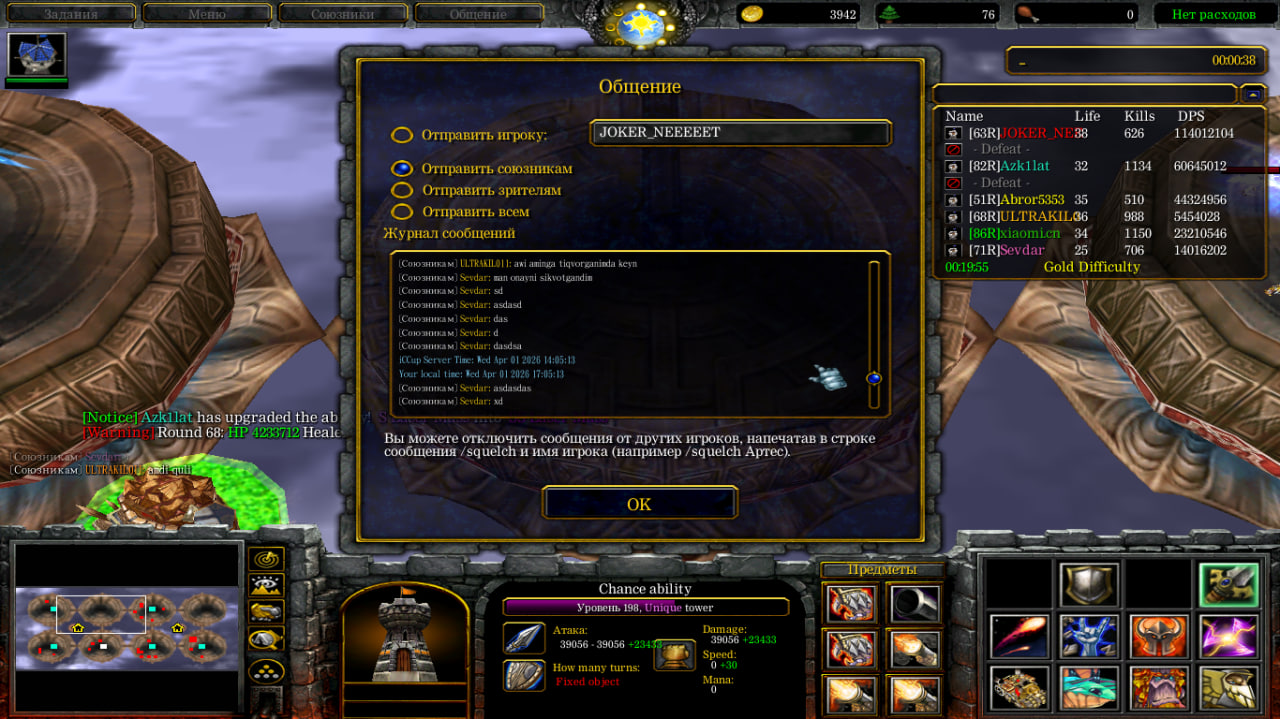Confirm the chat dialog with OK

(639, 503)
